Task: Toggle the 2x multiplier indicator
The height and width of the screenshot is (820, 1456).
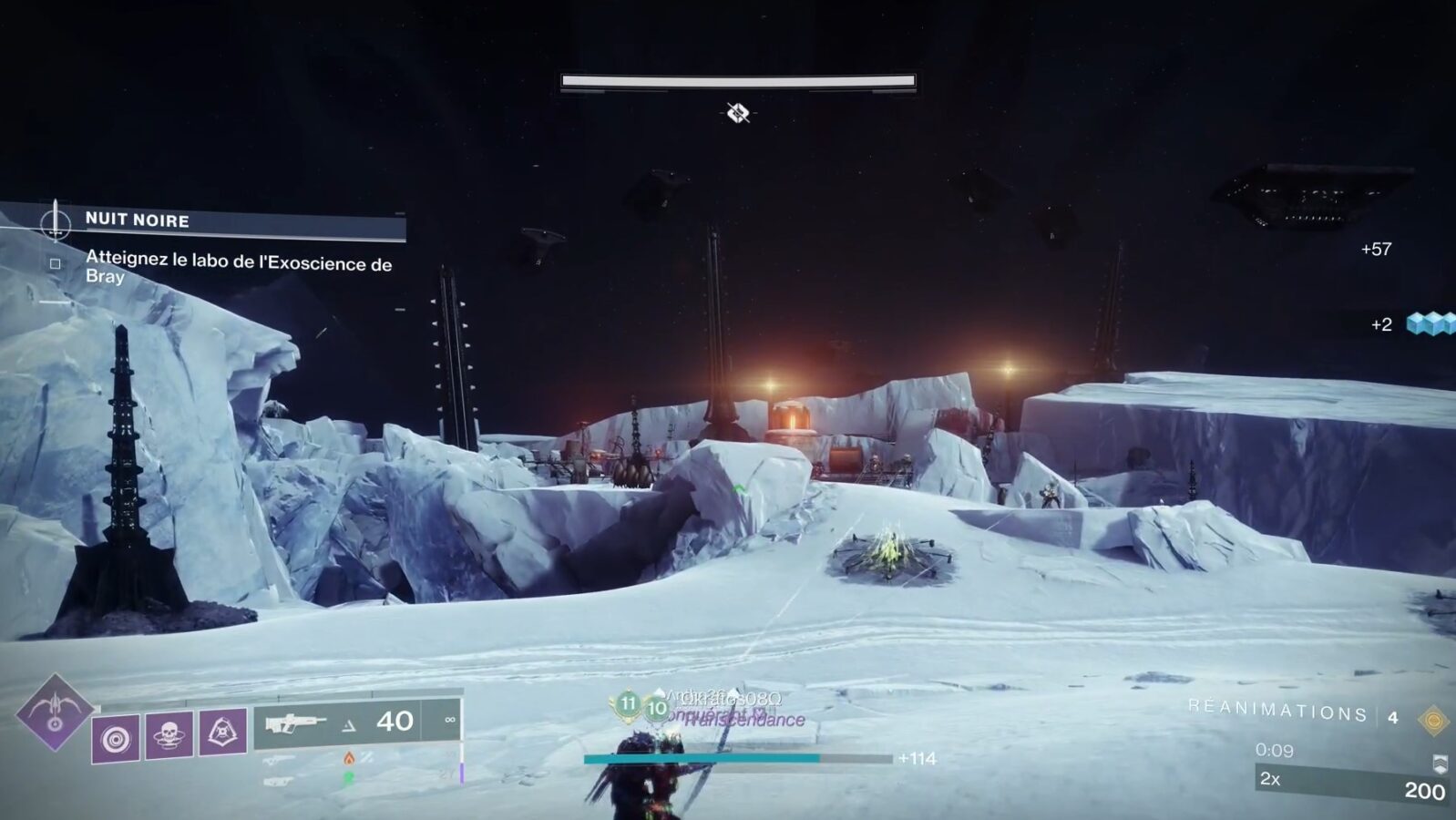Action: (x=1269, y=780)
